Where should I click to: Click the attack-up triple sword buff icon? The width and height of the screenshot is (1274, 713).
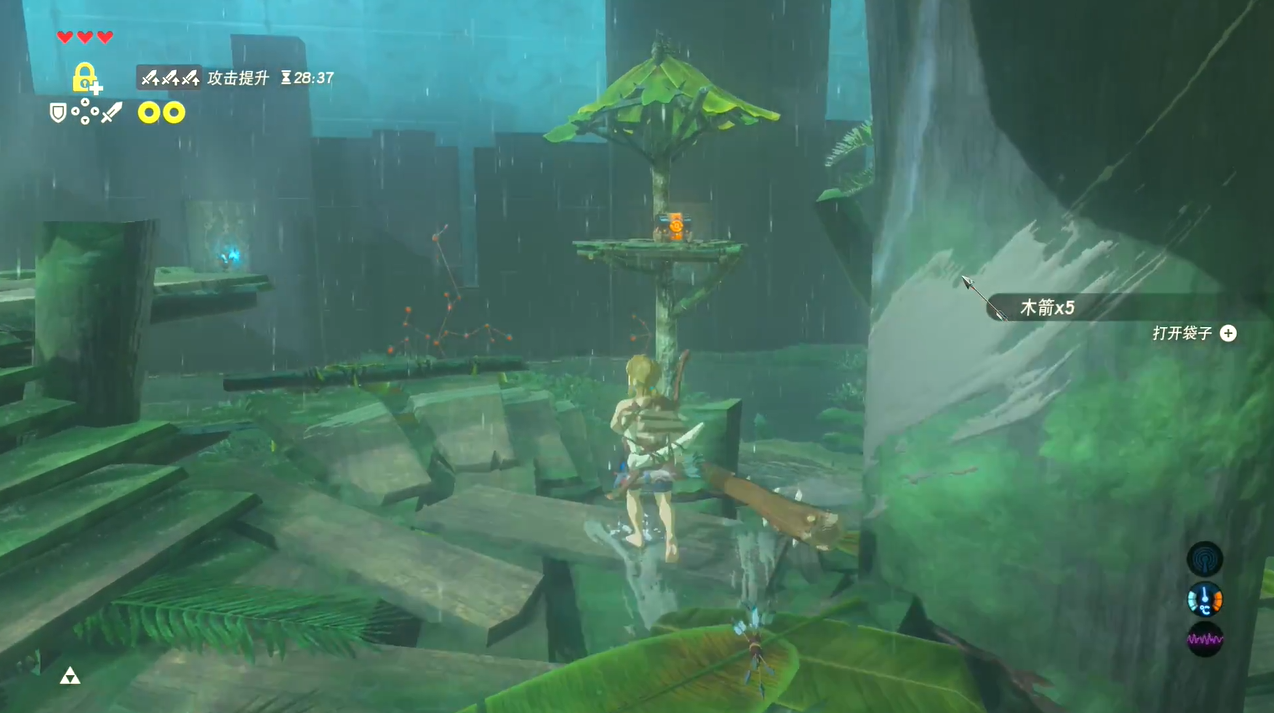(169, 78)
